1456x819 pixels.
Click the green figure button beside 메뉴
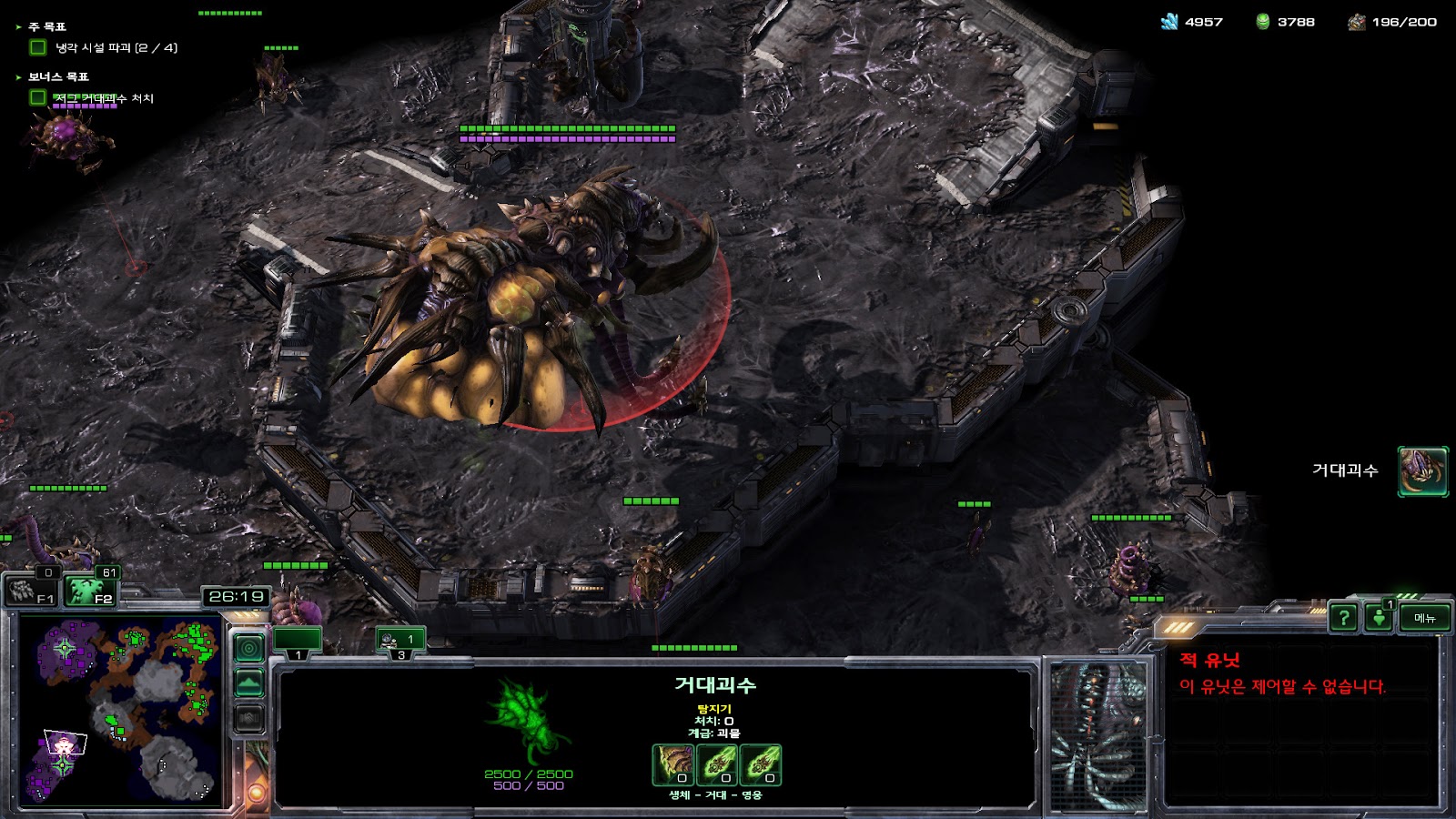[x=1379, y=618]
